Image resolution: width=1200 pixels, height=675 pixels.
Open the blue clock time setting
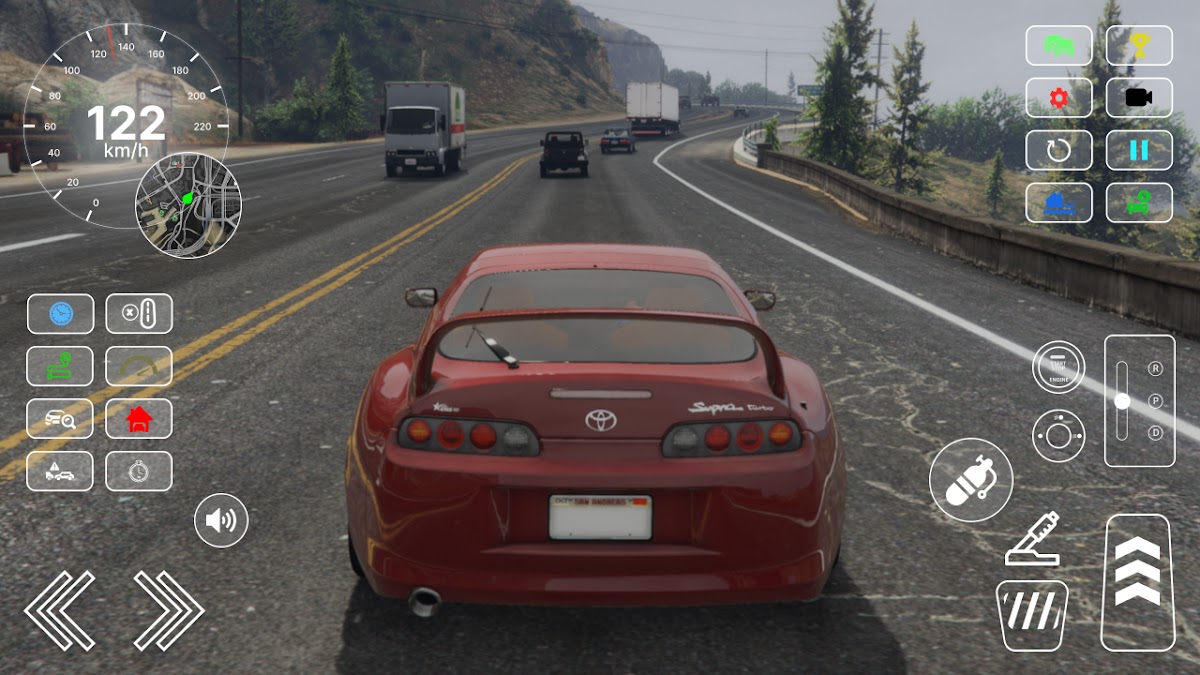pos(60,314)
